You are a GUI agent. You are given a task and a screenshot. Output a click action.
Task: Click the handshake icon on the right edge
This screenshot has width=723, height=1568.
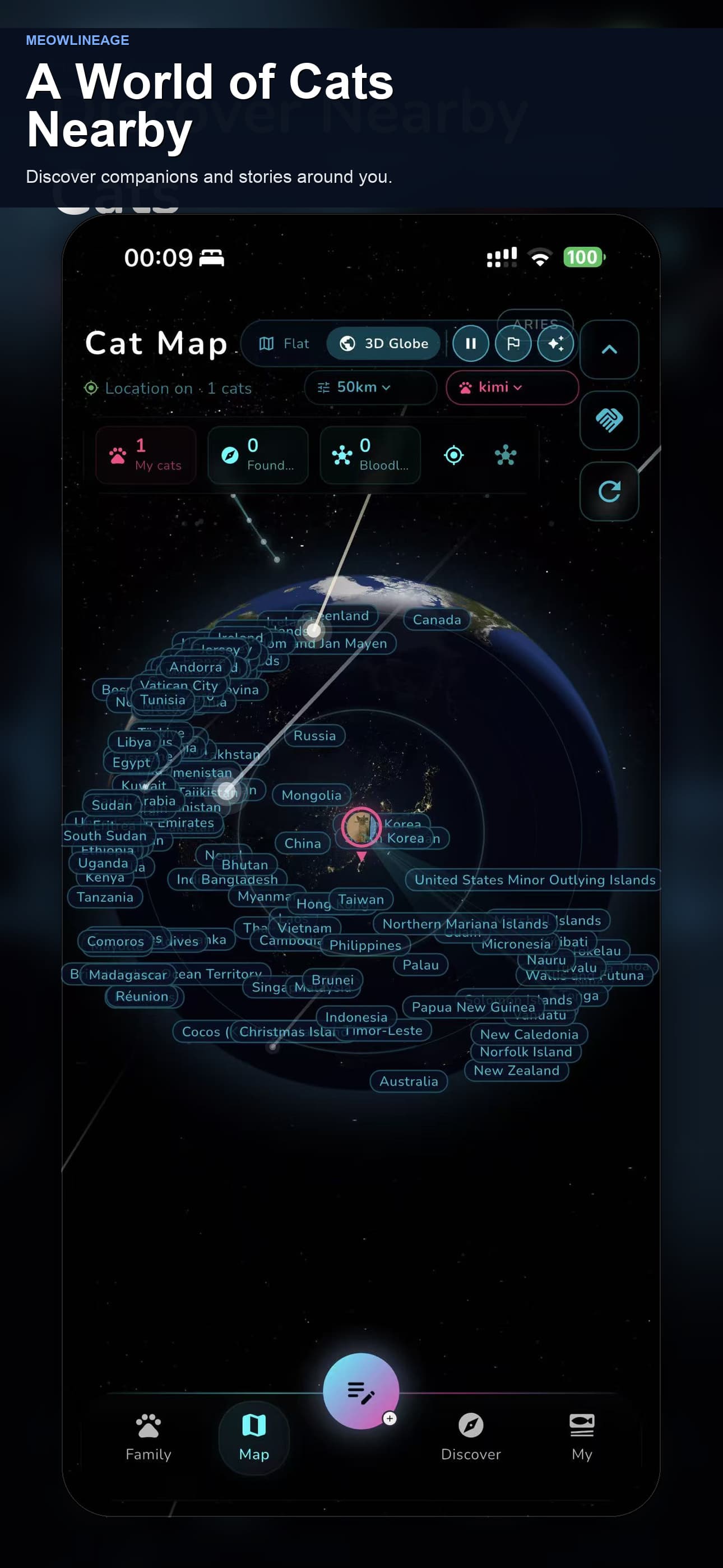[x=609, y=421]
